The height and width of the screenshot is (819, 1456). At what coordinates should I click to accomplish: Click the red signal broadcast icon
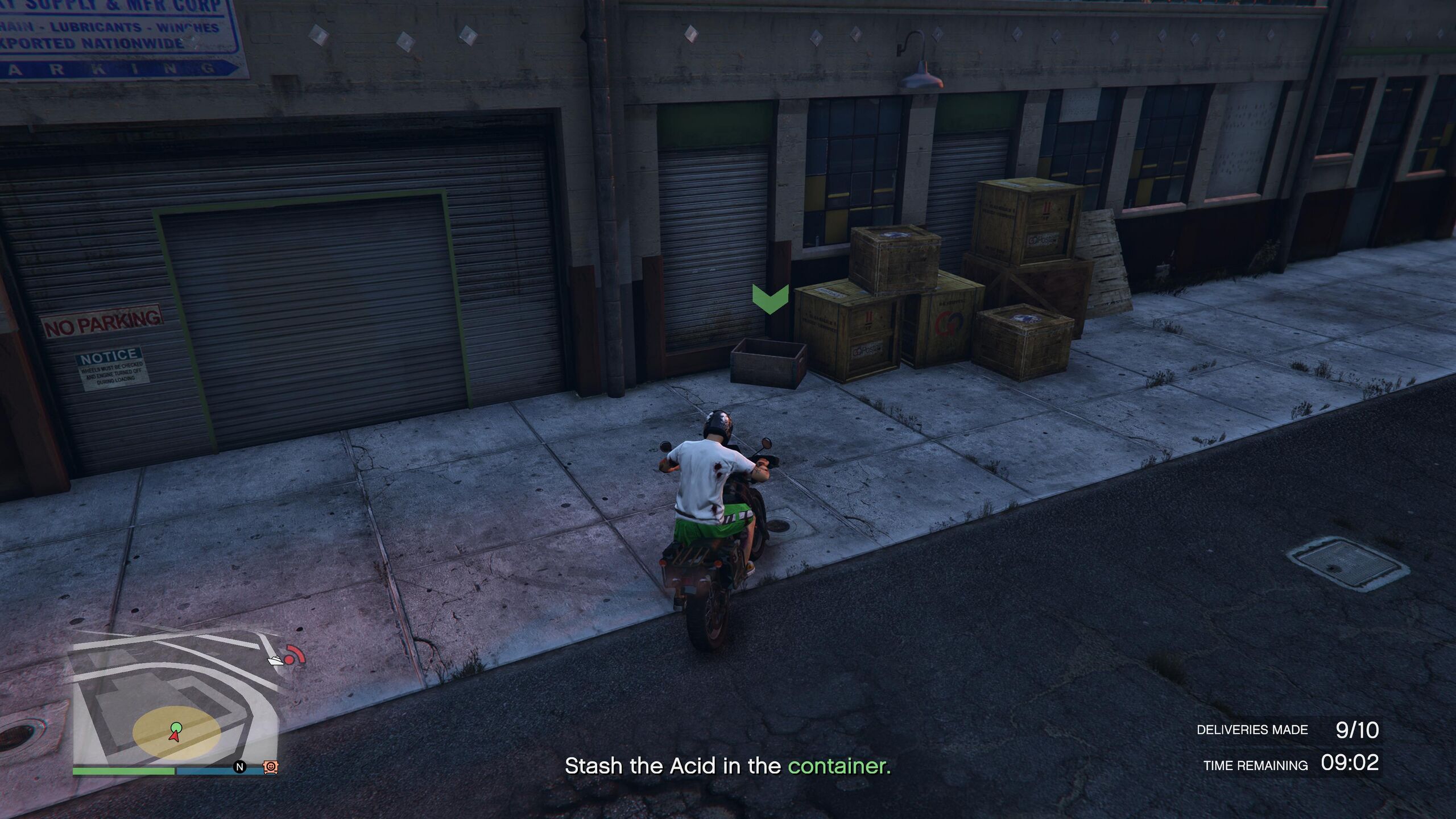(295, 655)
